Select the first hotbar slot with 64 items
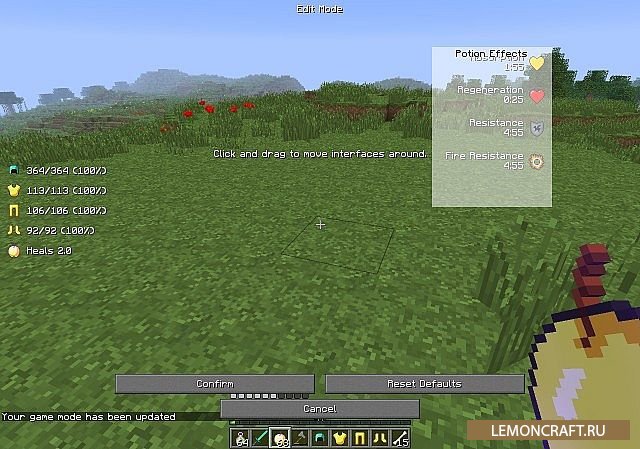The height and width of the screenshot is (449, 640). coord(241,438)
